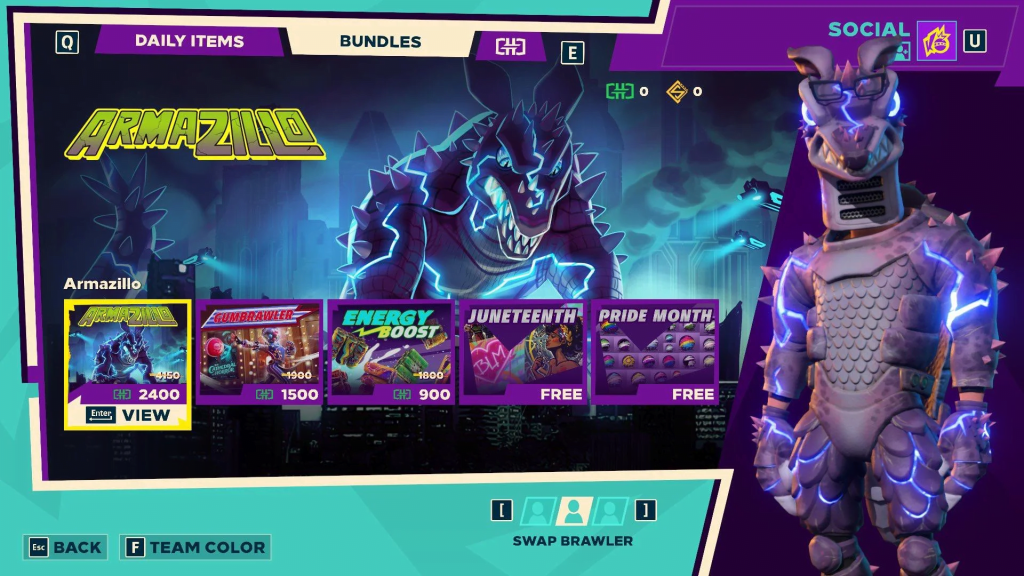The image size is (1024, 576).
Task: Open the free Juneteenth bundle
Action: 523,351
